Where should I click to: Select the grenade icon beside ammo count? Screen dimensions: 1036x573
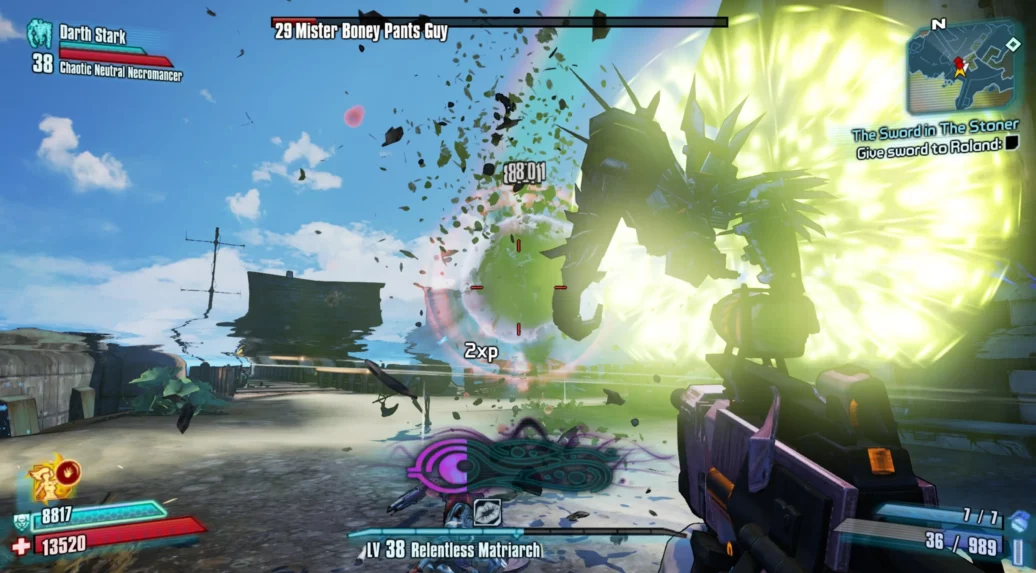pyautogui.click(x=1018, y=524)
